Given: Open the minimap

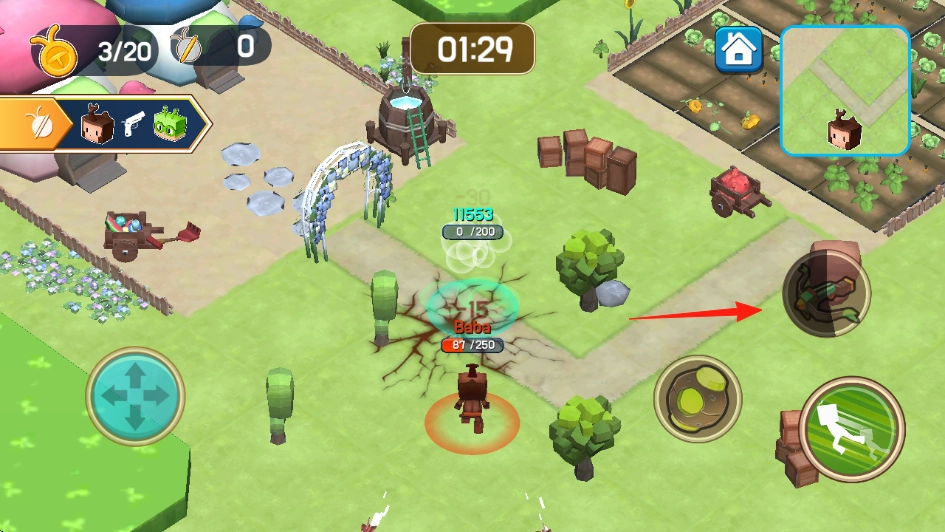Looking at the screenshot, I should tap(845, 90).
